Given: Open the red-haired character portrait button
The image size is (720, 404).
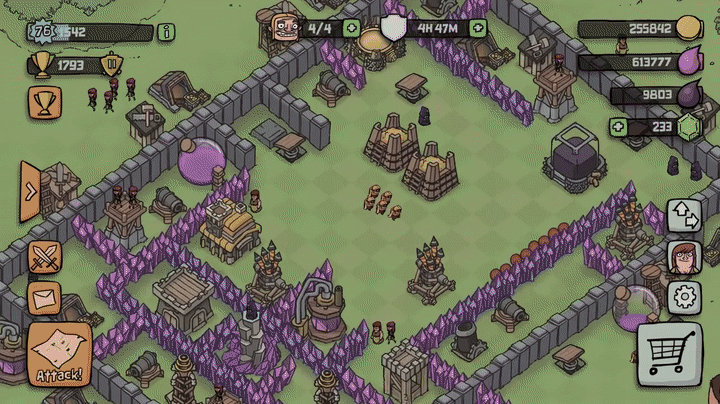Looking at the screenshot, I should tap(683, 256).
